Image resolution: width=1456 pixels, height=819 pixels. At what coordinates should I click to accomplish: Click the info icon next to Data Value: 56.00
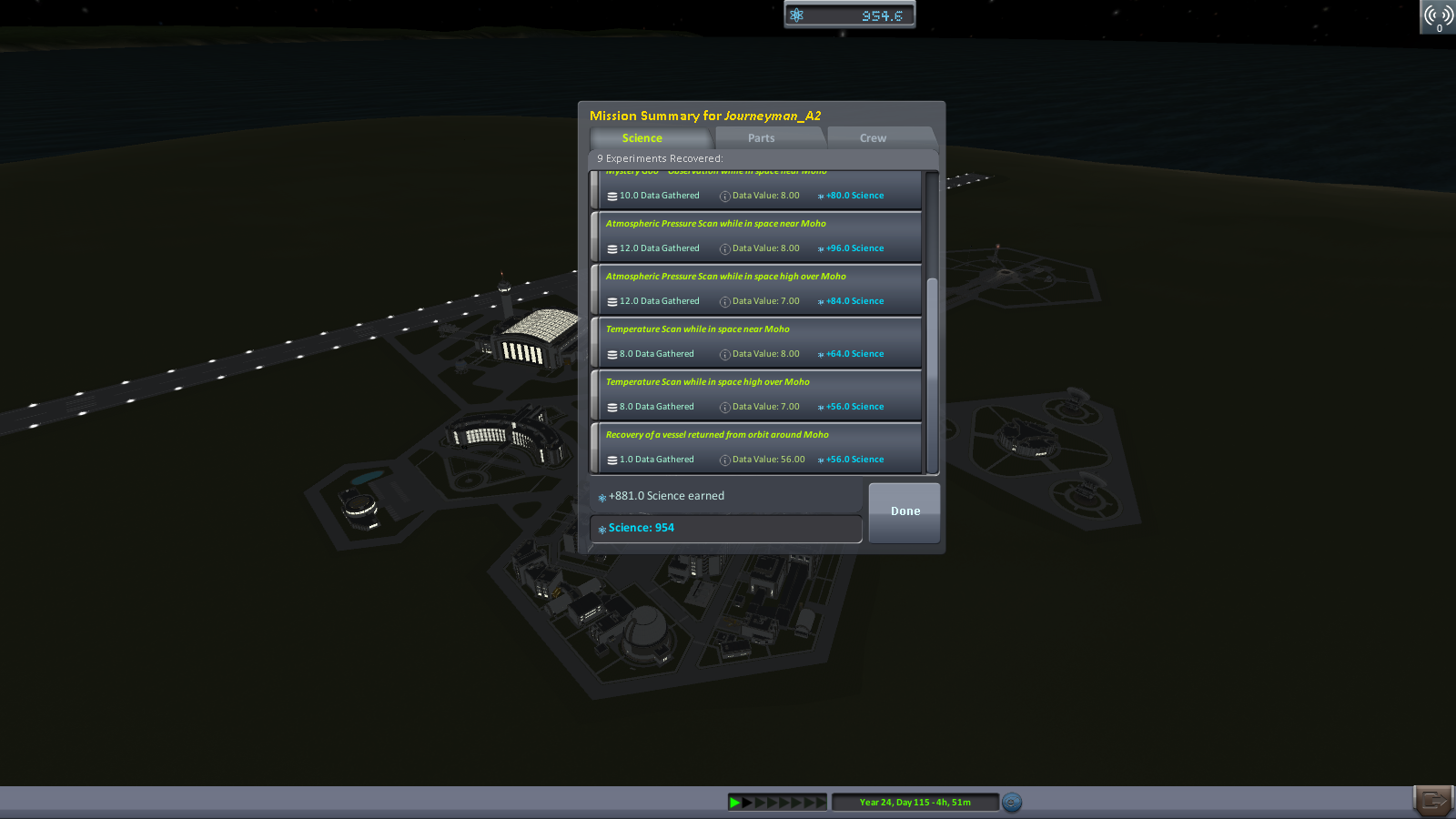click(724, 460)
